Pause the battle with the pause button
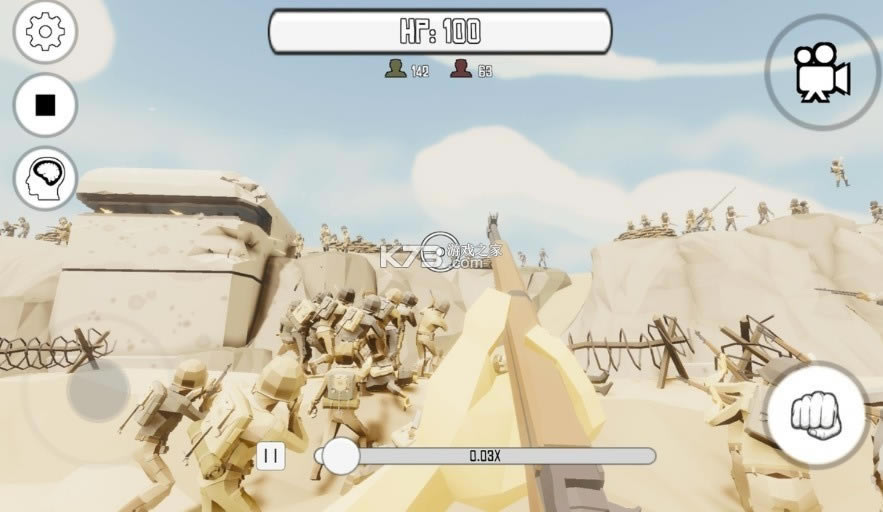 (x=271, y=456)
